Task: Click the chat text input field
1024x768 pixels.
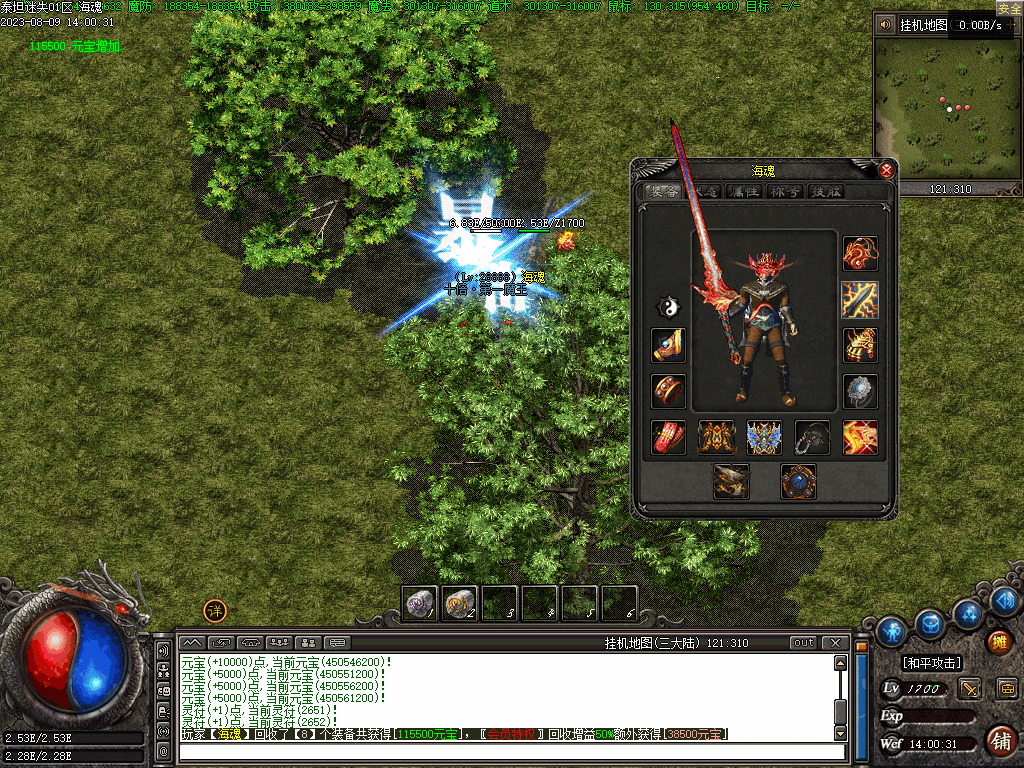Action: pos(510,752)
